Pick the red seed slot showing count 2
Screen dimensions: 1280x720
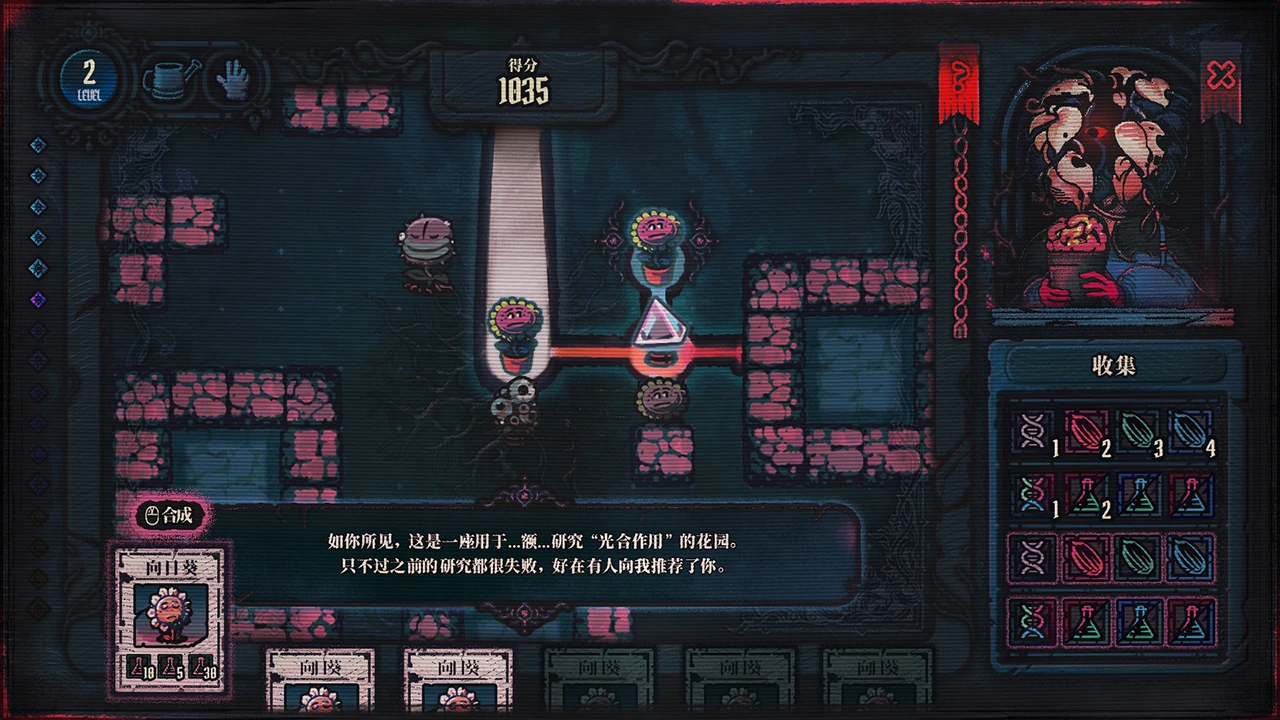pyautogui.click(x=1085, y=432)
